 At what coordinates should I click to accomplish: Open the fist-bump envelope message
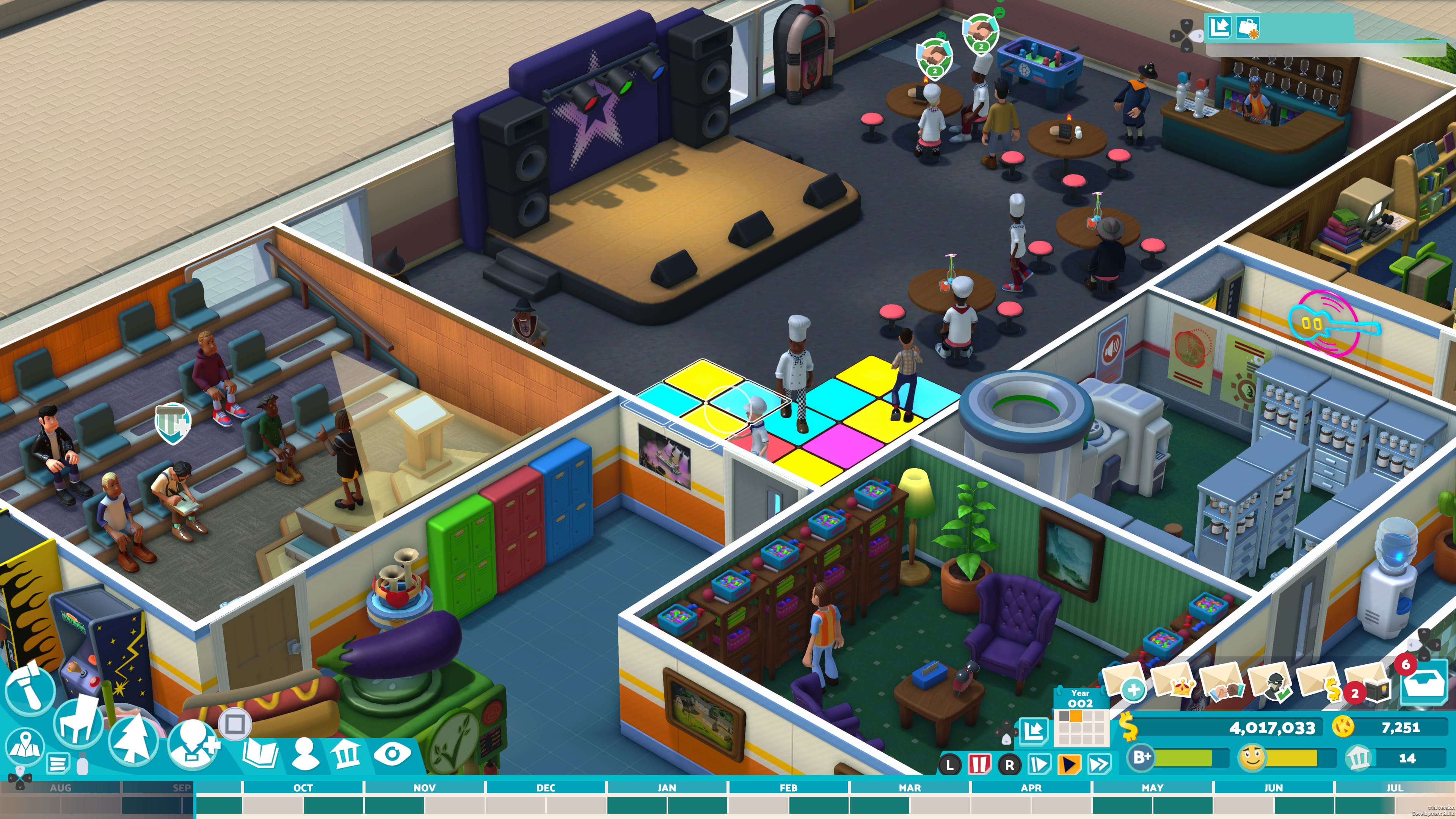coord(1220,683)
